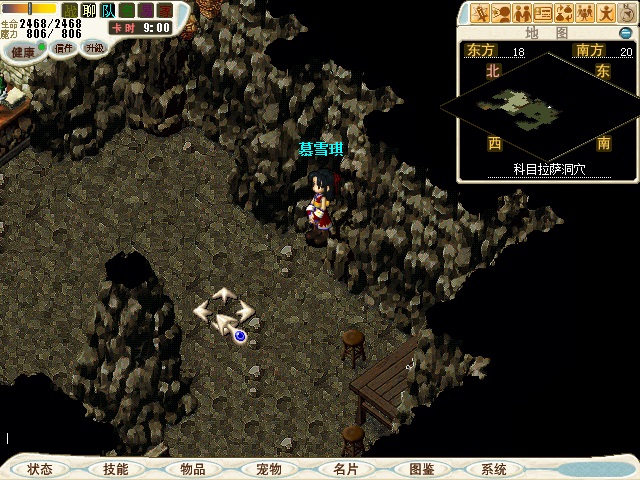Open the 技能 skills menu

116,469
